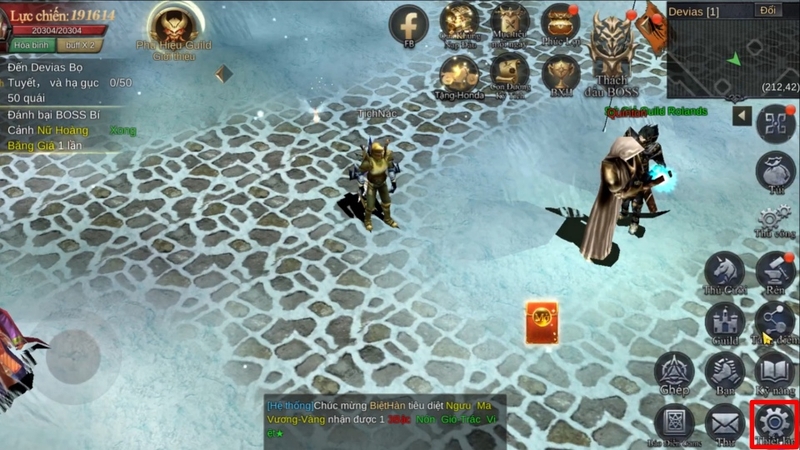
Task: Open the Bạn friends handshake icon
Action: (x=724, y=372)
